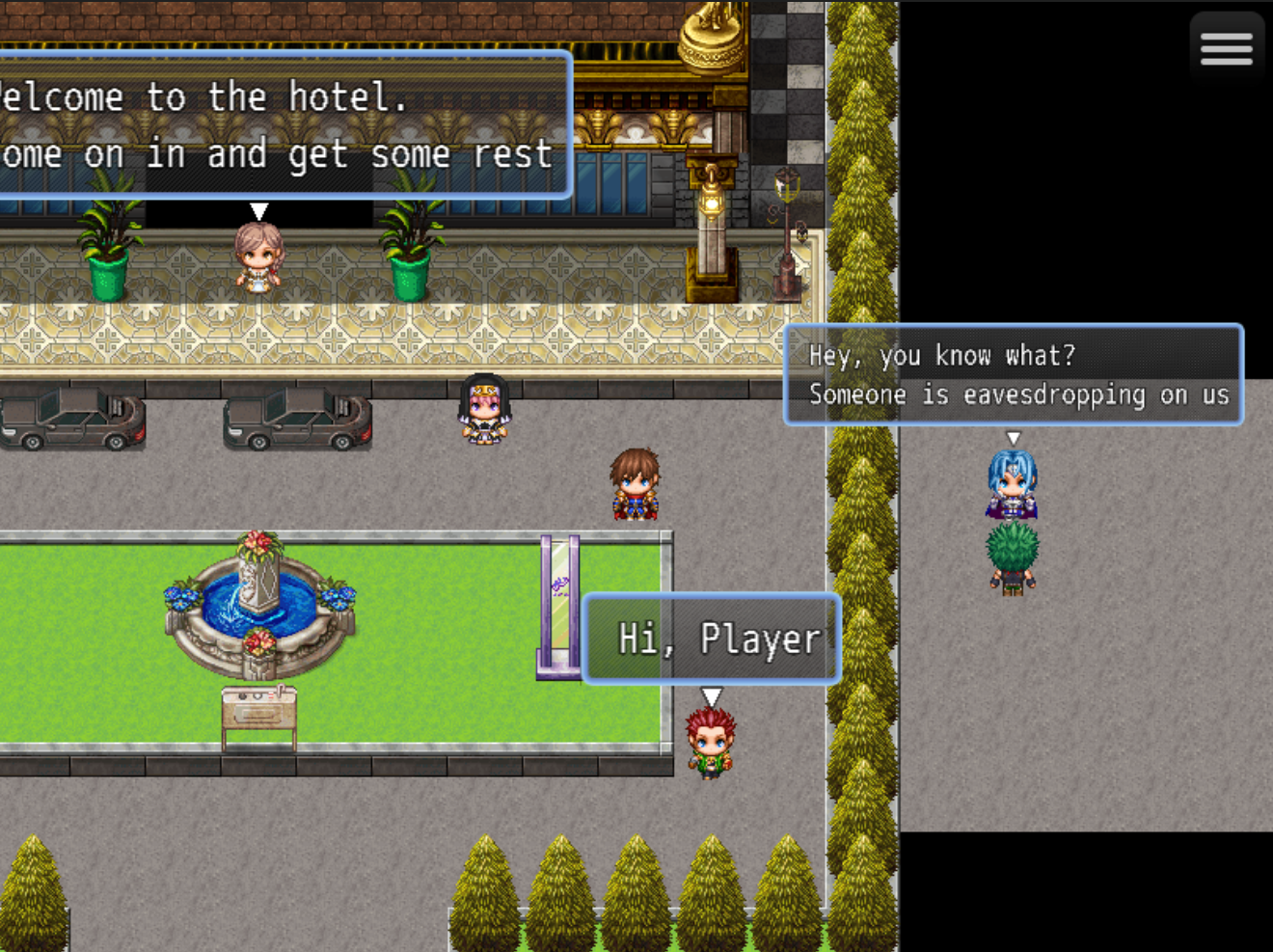Image resolution: width=1273 pixels, height=952 pixels.
Task: Expand the 'Hi, Player' speech bubble
Action: pyautogui.click(x=713, y=638)
